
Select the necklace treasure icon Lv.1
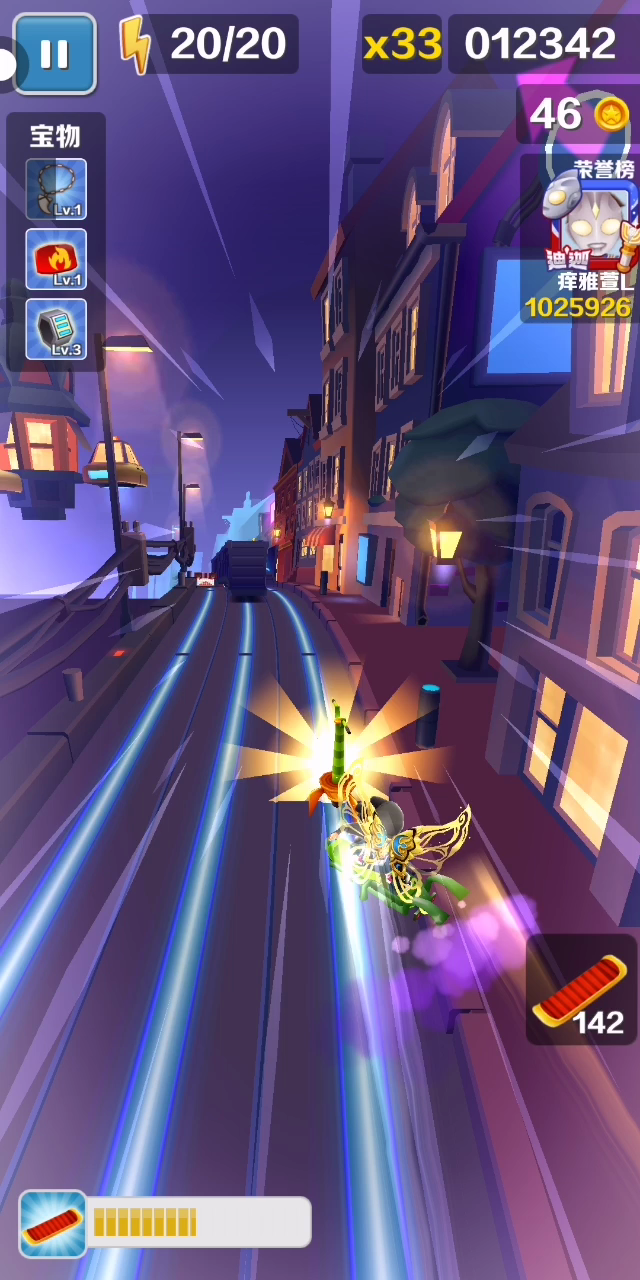(56, 189)
